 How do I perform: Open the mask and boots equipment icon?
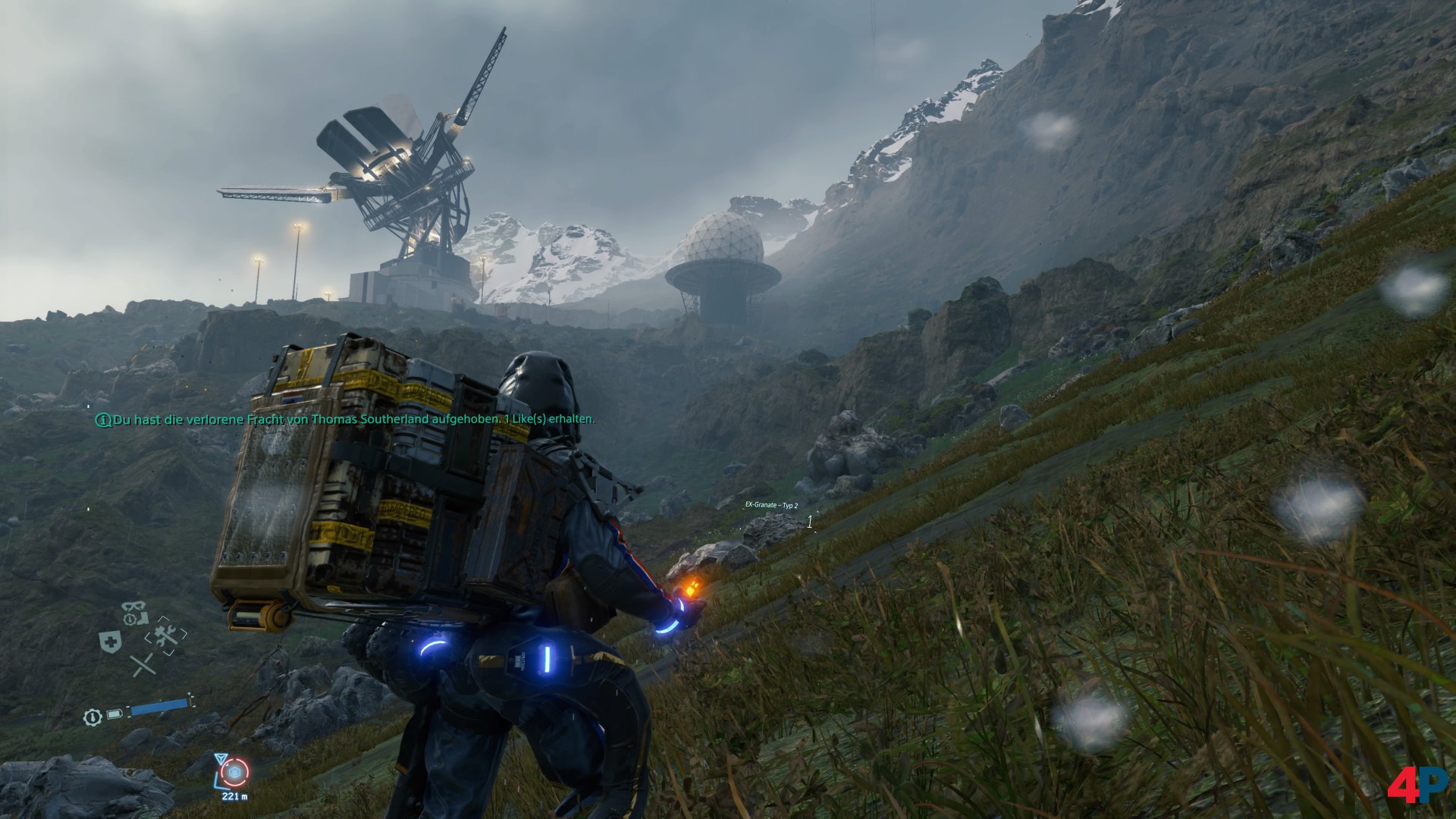coord(135,612)
